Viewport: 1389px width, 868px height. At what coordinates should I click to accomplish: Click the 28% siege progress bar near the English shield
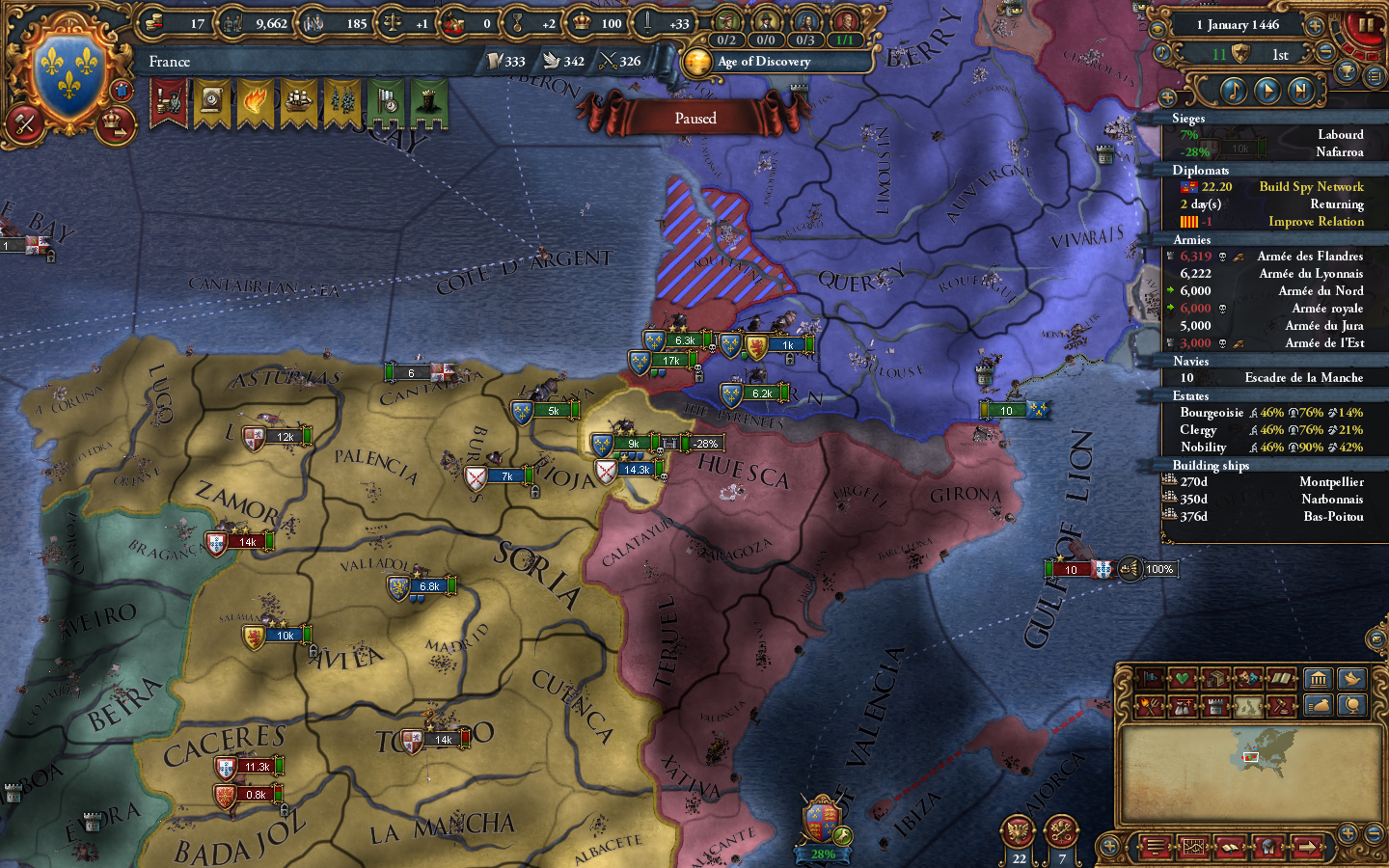822,854
